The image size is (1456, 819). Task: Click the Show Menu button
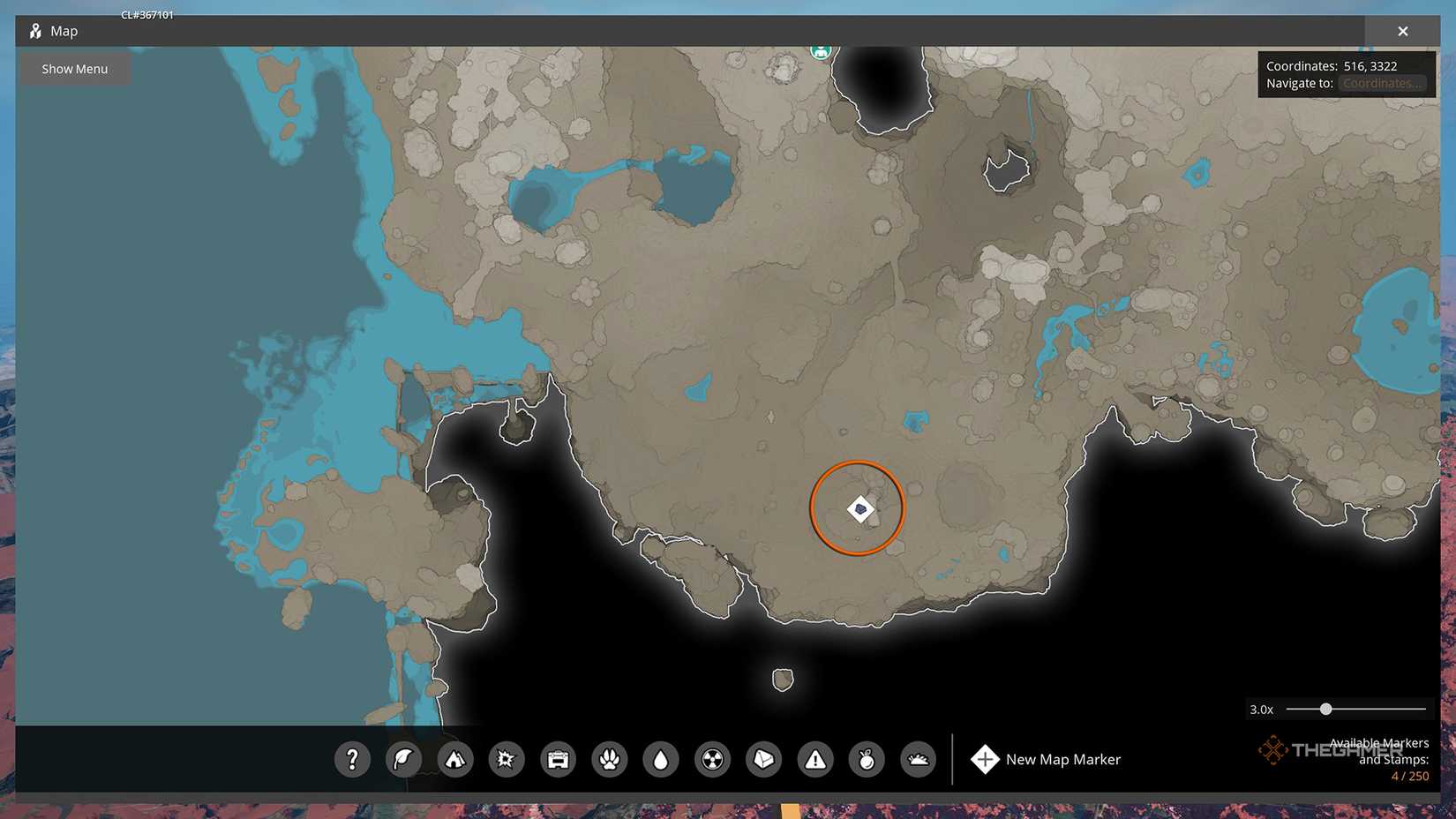[74, 68]
